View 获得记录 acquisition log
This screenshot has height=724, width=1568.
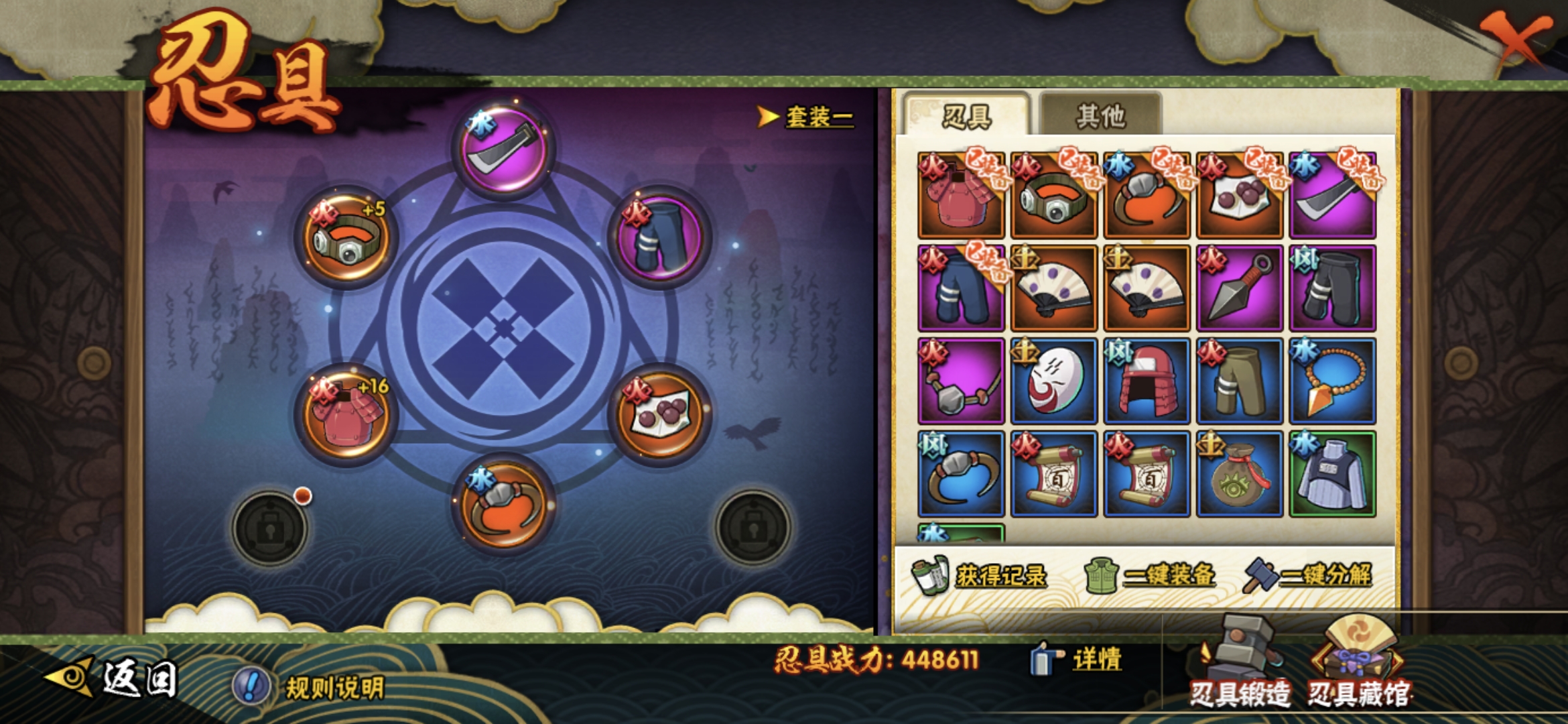click(980, 575)
